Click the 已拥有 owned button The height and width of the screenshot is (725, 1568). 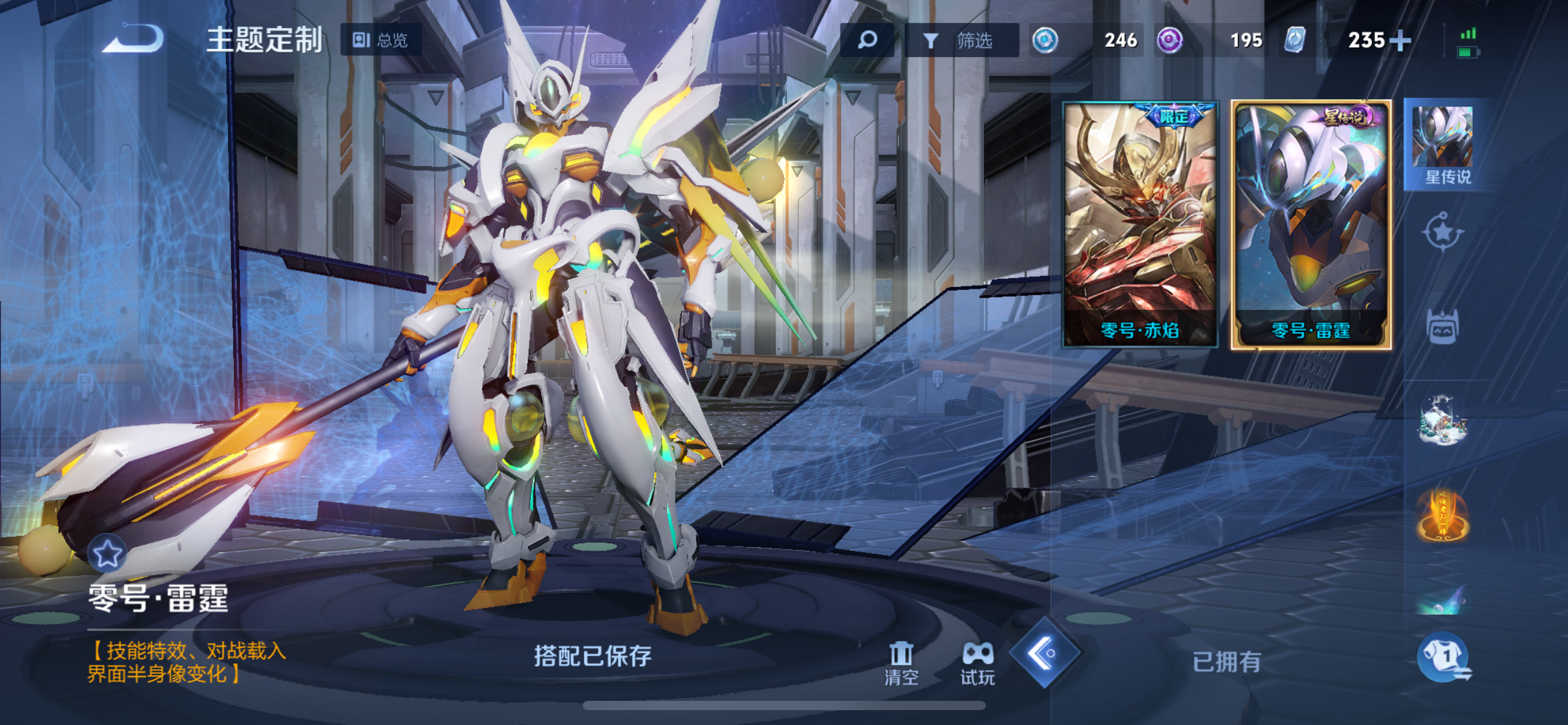[1226, 662]
